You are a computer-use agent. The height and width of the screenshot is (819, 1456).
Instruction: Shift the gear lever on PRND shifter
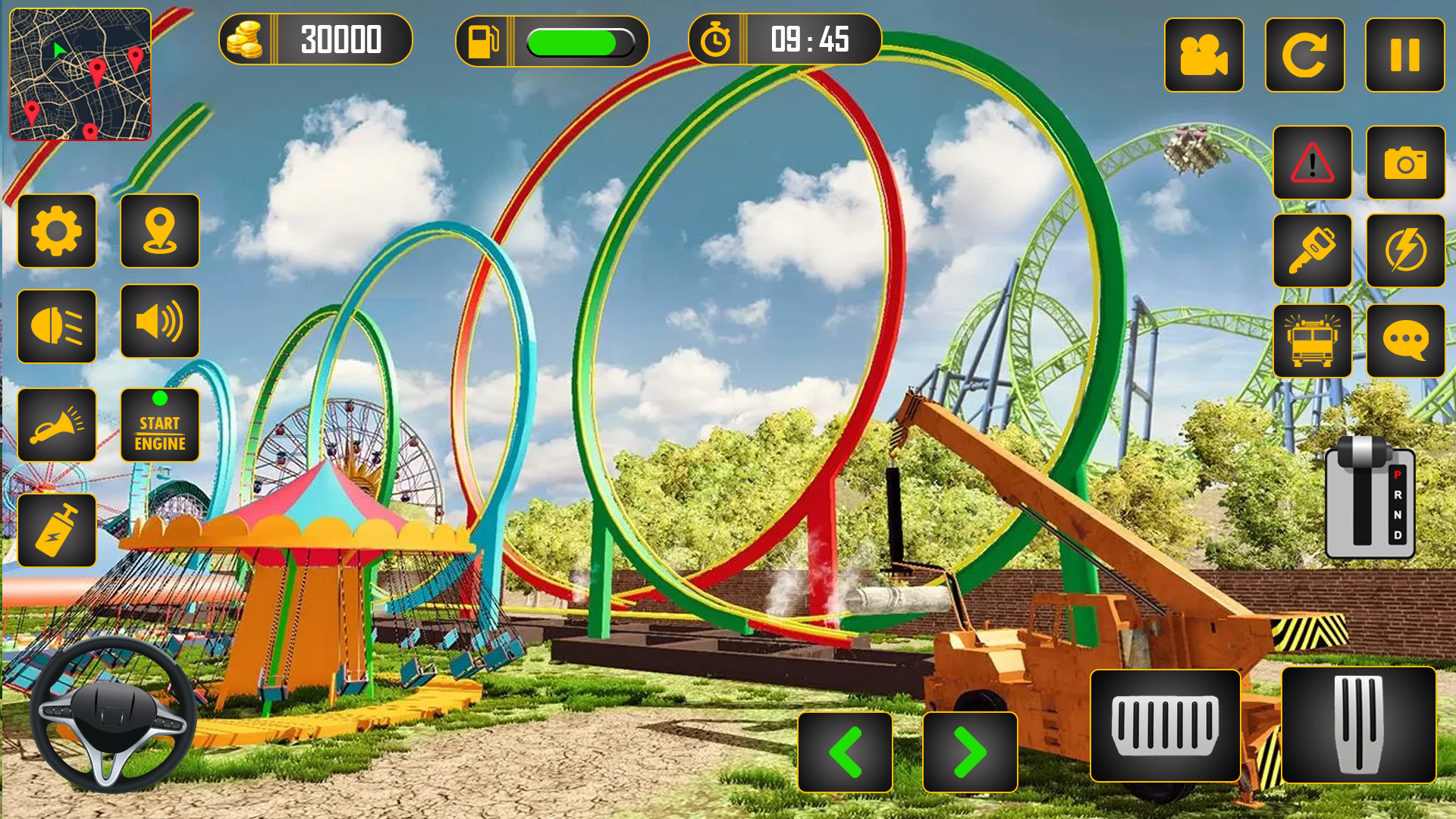pos(1370,497)
